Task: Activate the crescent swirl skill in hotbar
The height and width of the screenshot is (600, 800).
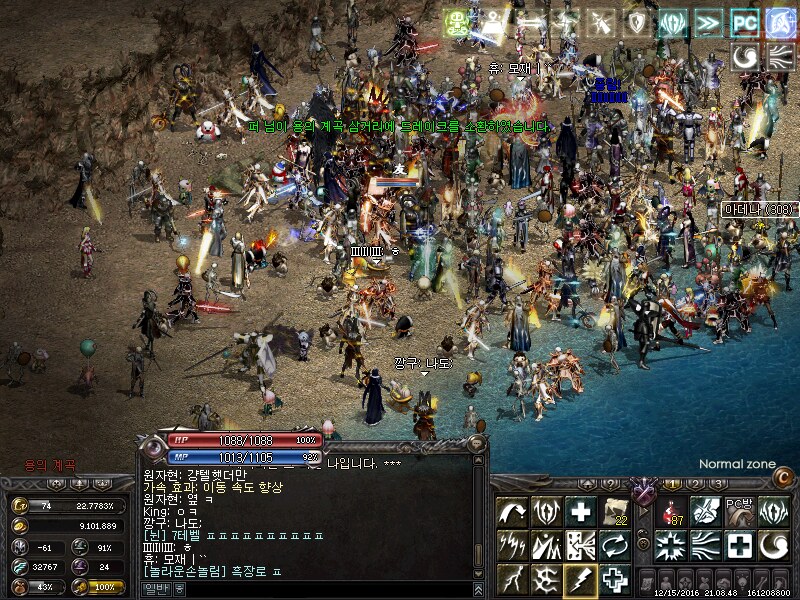Action: tap(773, 545)
